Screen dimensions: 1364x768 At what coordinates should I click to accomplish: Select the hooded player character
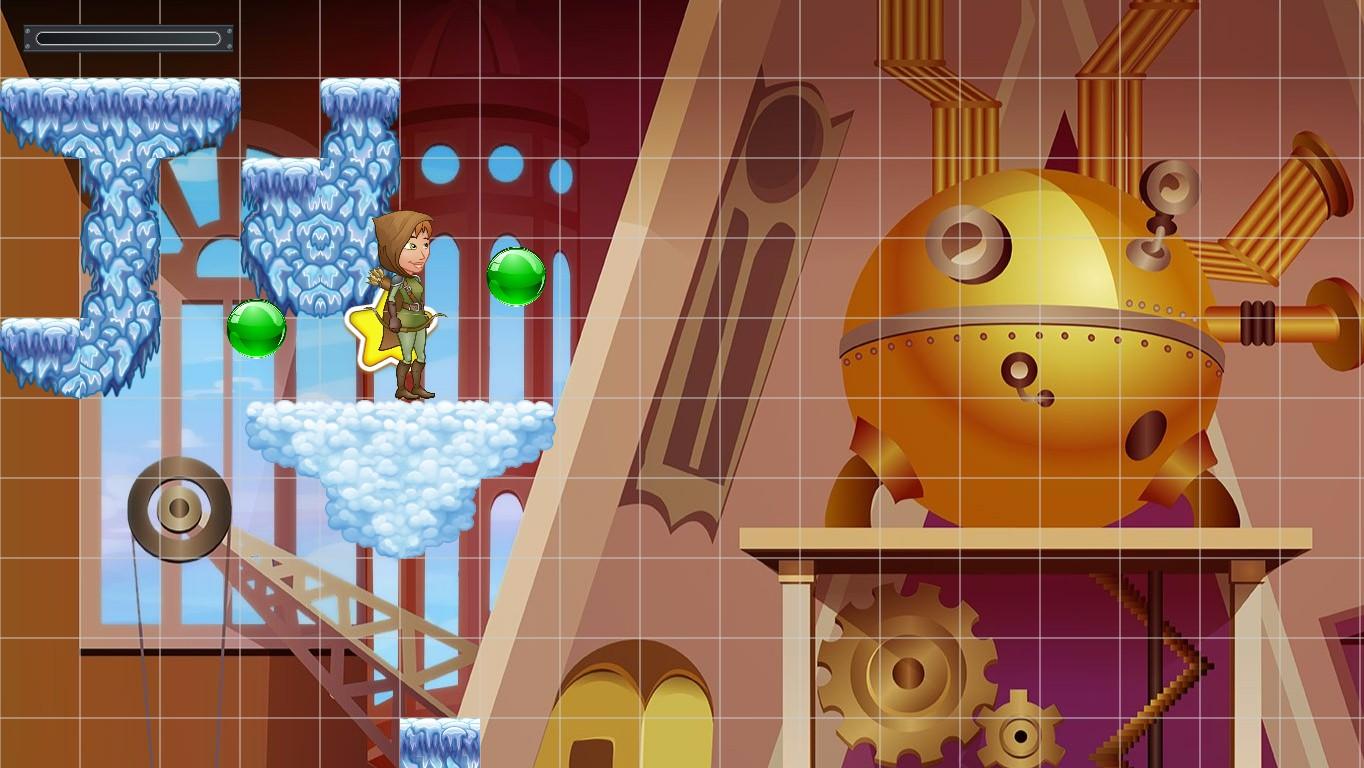click(x=410, y=300)
